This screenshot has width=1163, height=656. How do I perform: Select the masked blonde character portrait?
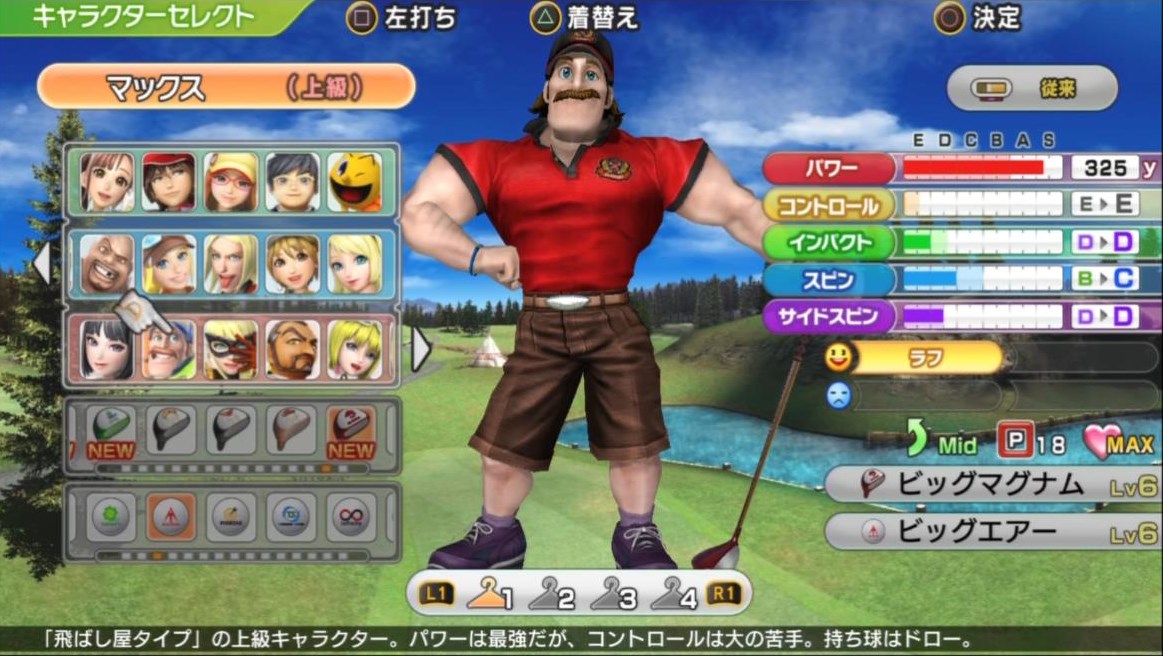[x=231, y=349]
